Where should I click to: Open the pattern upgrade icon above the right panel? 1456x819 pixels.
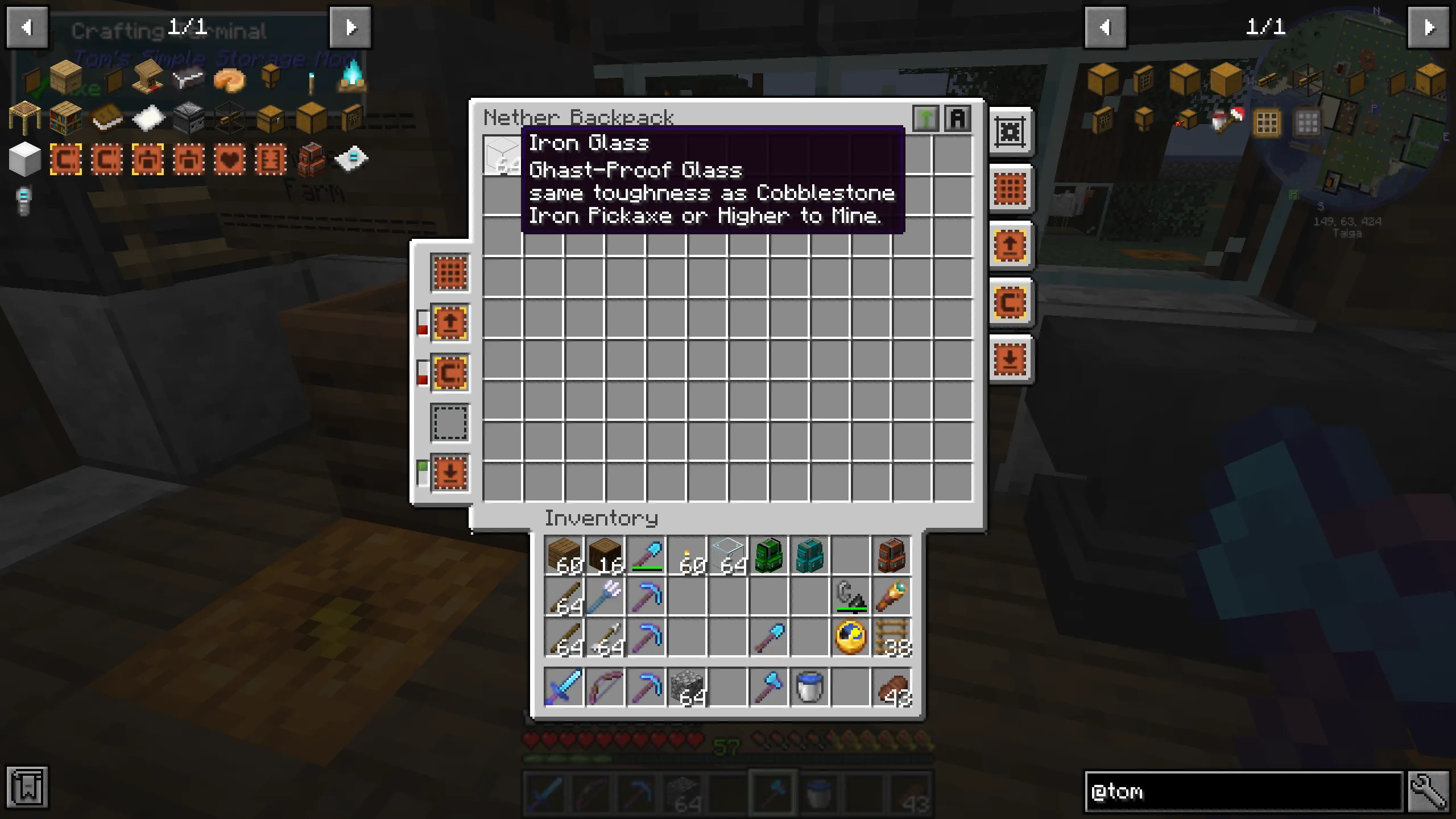pyautogui.click(x=1011, y=132)
